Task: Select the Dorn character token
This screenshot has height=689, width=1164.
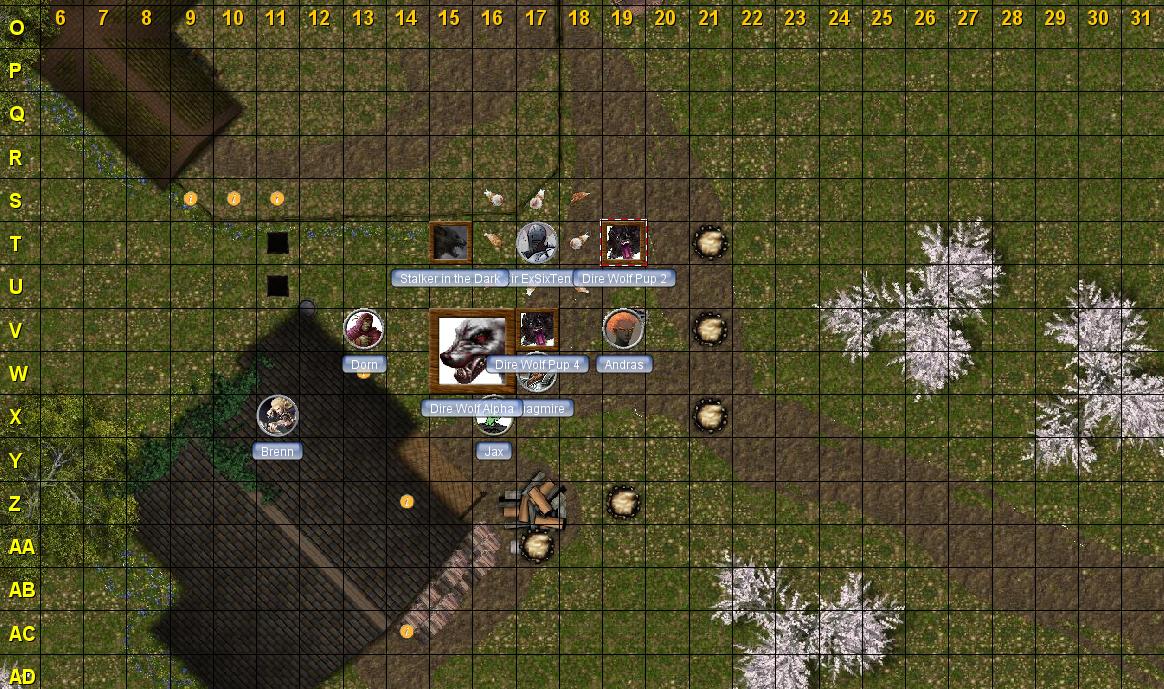Action: point(364,329)
